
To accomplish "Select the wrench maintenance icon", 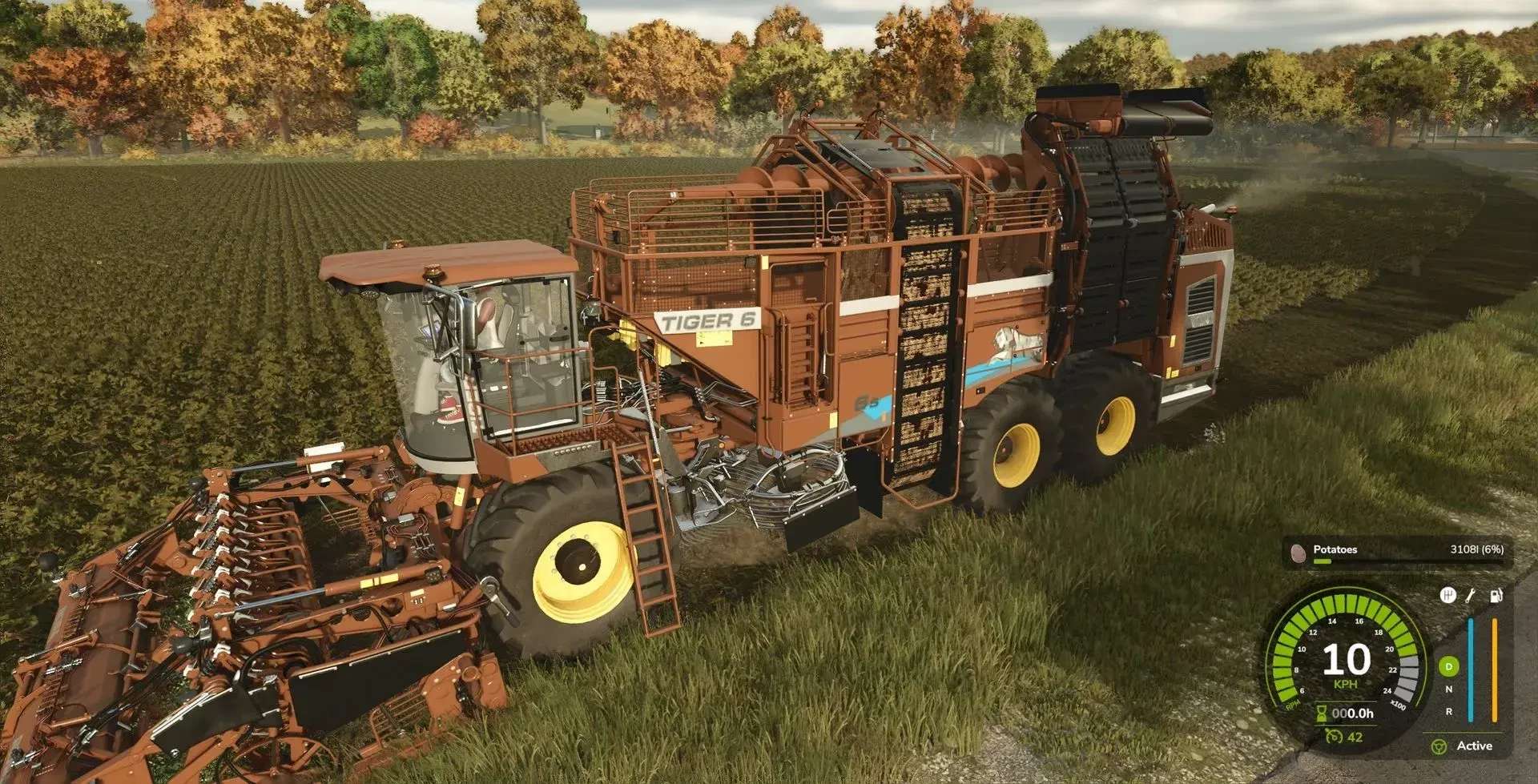I will (1470, 596).
